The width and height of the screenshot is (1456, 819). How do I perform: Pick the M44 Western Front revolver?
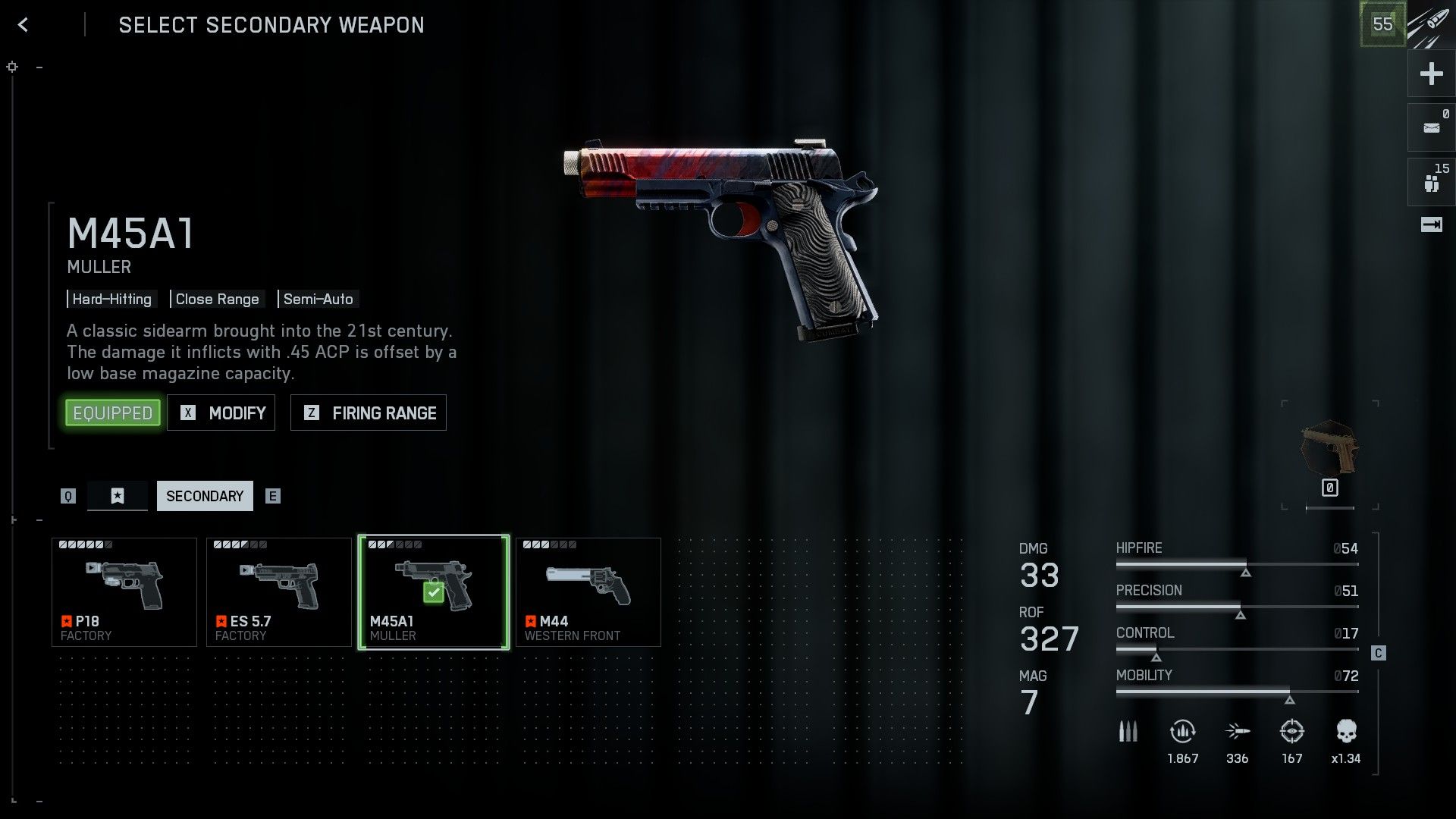588,592
